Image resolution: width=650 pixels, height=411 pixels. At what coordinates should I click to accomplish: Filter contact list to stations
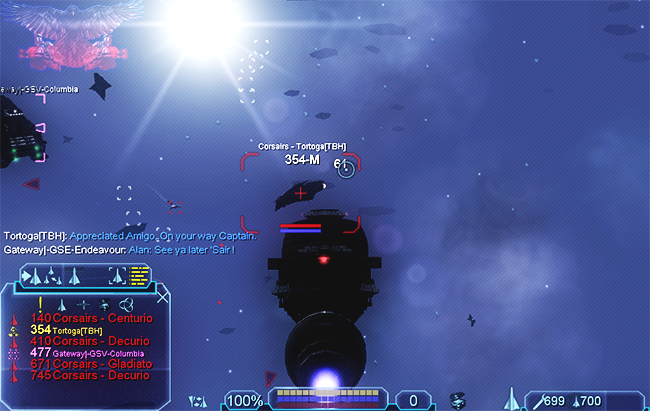84,303
